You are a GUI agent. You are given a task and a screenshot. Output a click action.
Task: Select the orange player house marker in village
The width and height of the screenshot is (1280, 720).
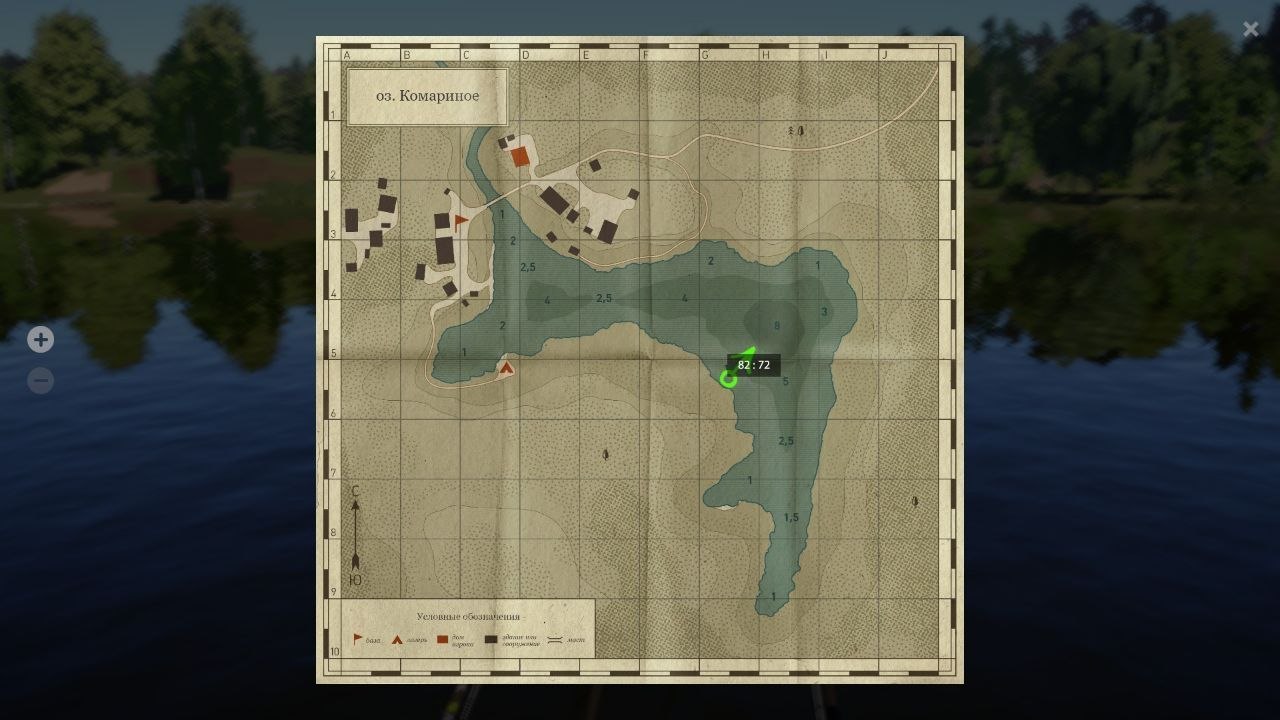point(521,156)
